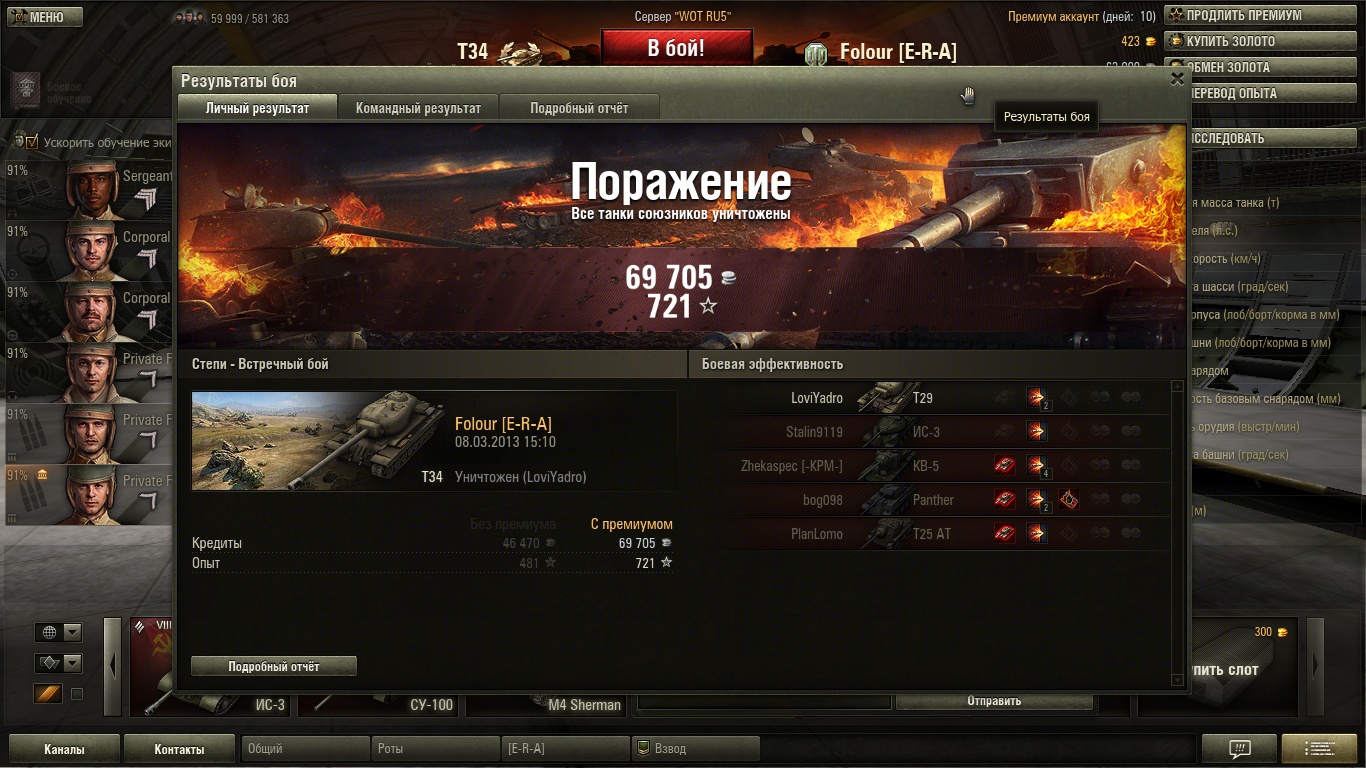This screenshot has width=1366, height=768.
Task: Open the Подробный отчёт tab
Action: pyautogui.click(x=579, y=108)
